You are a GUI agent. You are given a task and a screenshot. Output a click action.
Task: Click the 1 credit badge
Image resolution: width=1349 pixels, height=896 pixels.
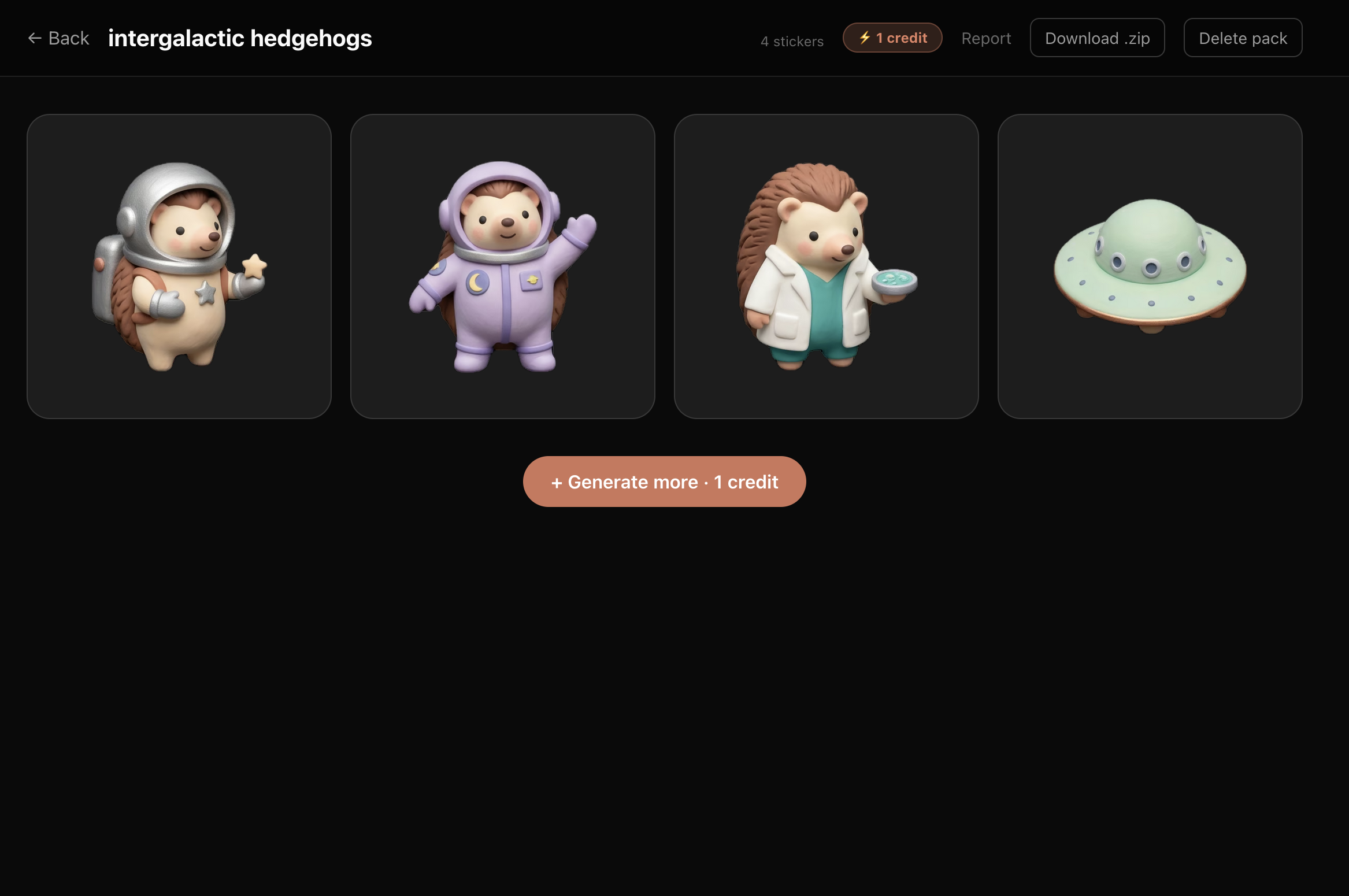pos(892,37)
